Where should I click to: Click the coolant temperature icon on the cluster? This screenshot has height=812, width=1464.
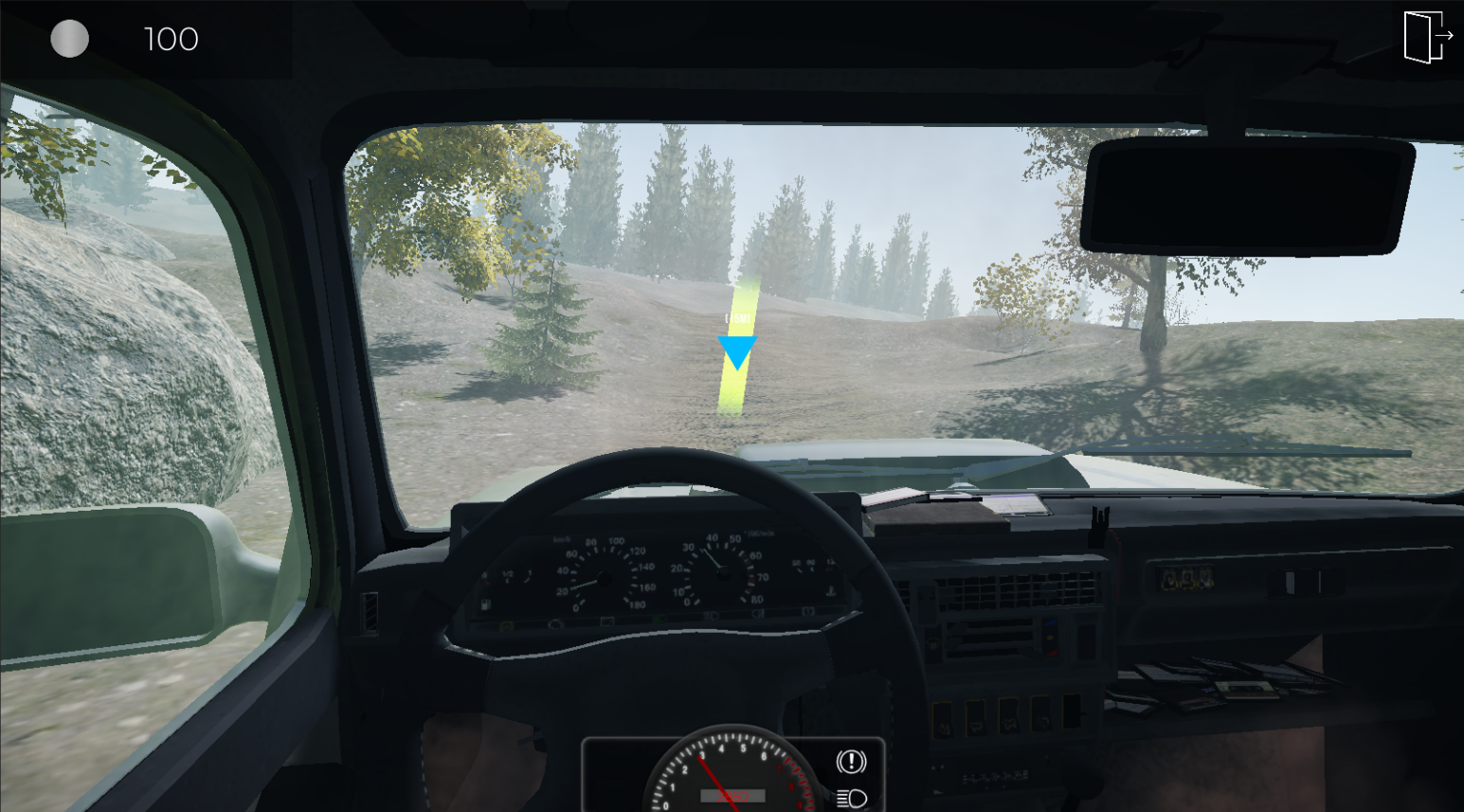830,591
